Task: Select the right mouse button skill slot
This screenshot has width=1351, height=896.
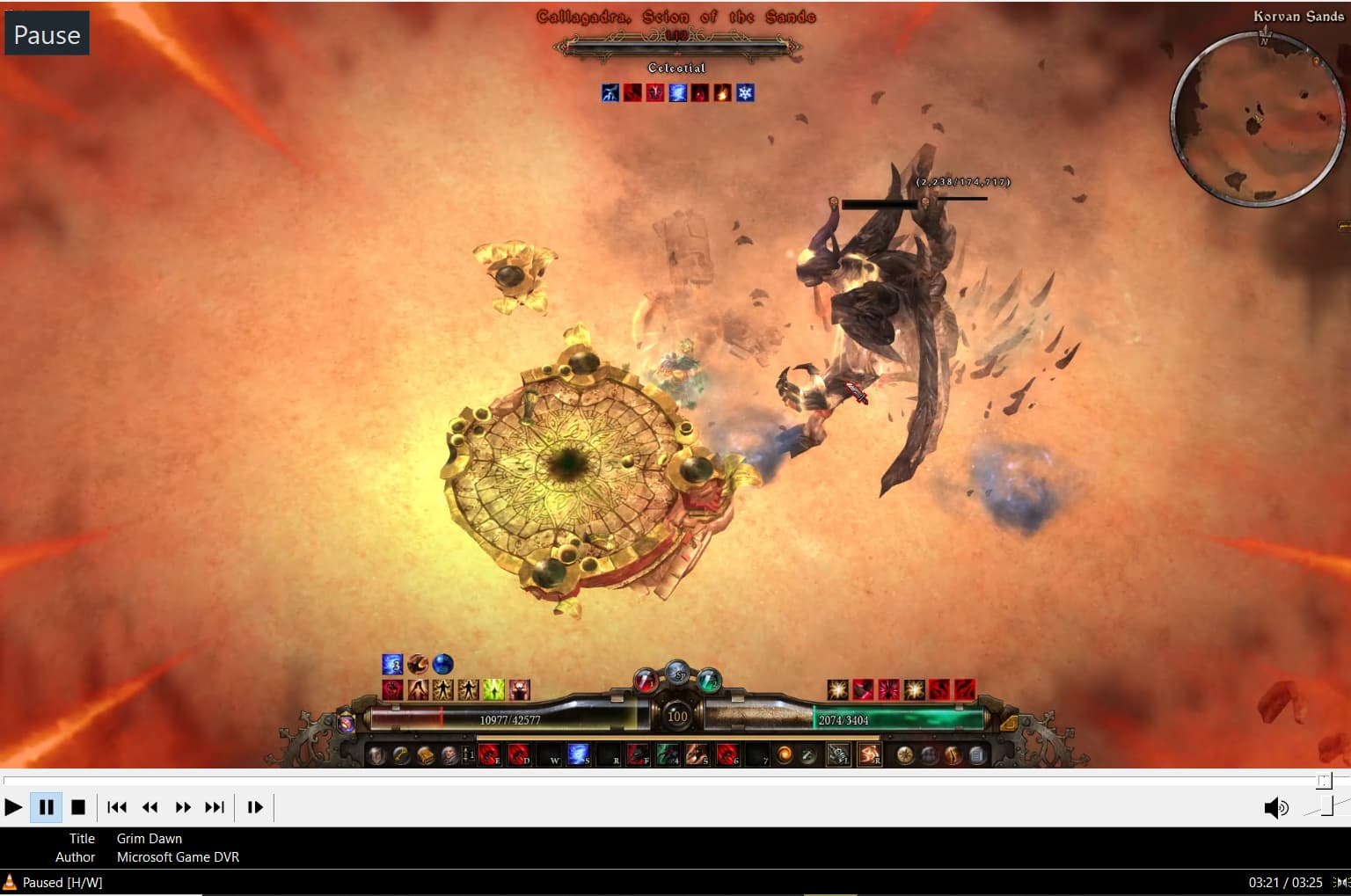Action: pos(869,754)
